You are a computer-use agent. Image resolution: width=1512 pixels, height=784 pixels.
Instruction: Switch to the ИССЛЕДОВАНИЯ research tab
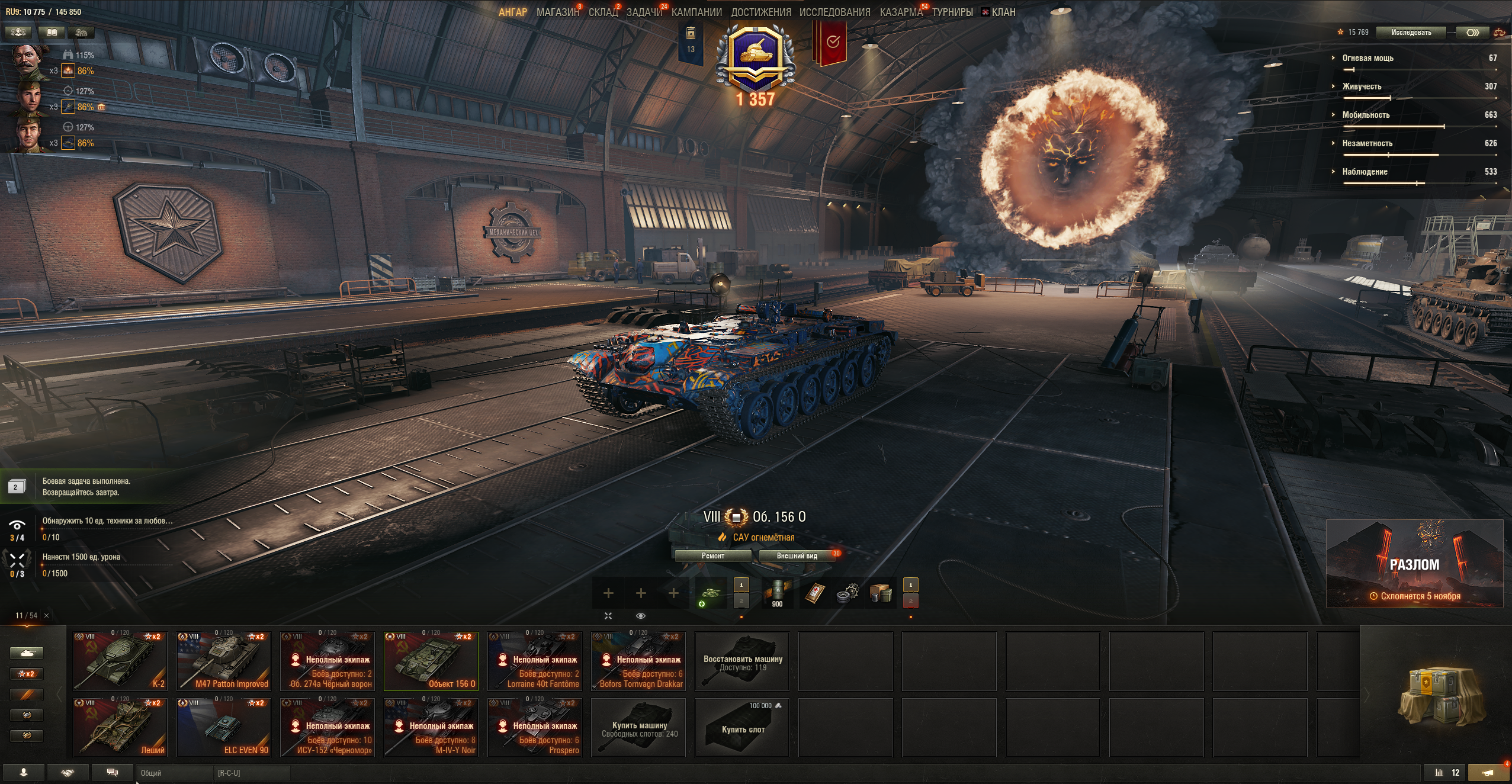pyautogui.click(x=834, y=12)
